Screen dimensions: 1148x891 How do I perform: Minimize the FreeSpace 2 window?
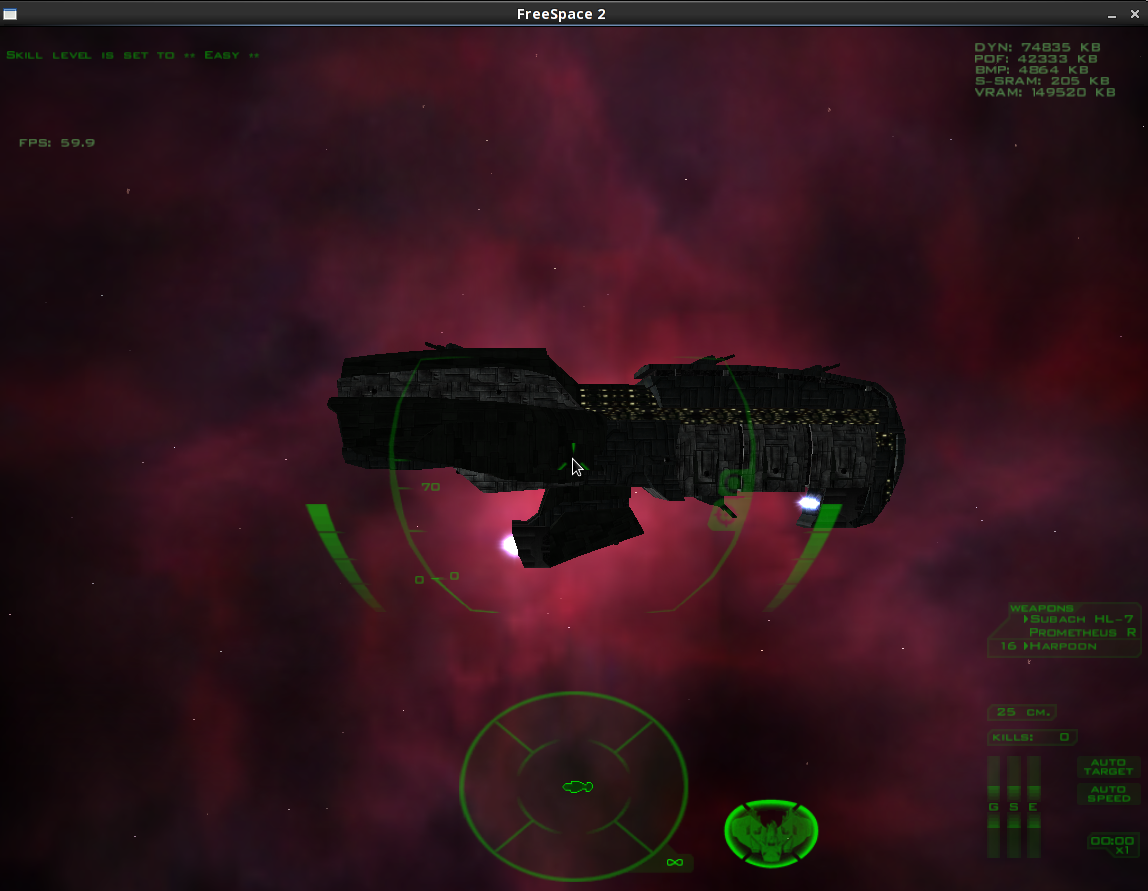coord(1111,14)
